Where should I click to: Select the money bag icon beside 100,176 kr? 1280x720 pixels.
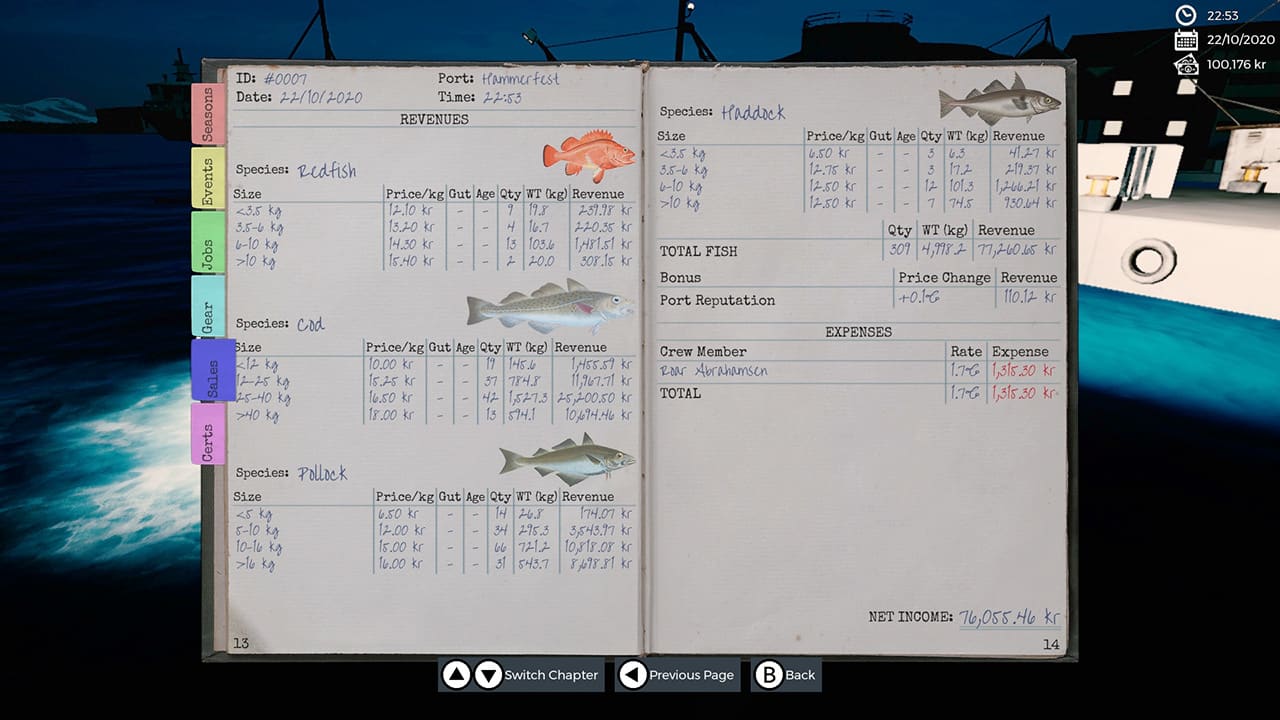tap(1186, 65)
